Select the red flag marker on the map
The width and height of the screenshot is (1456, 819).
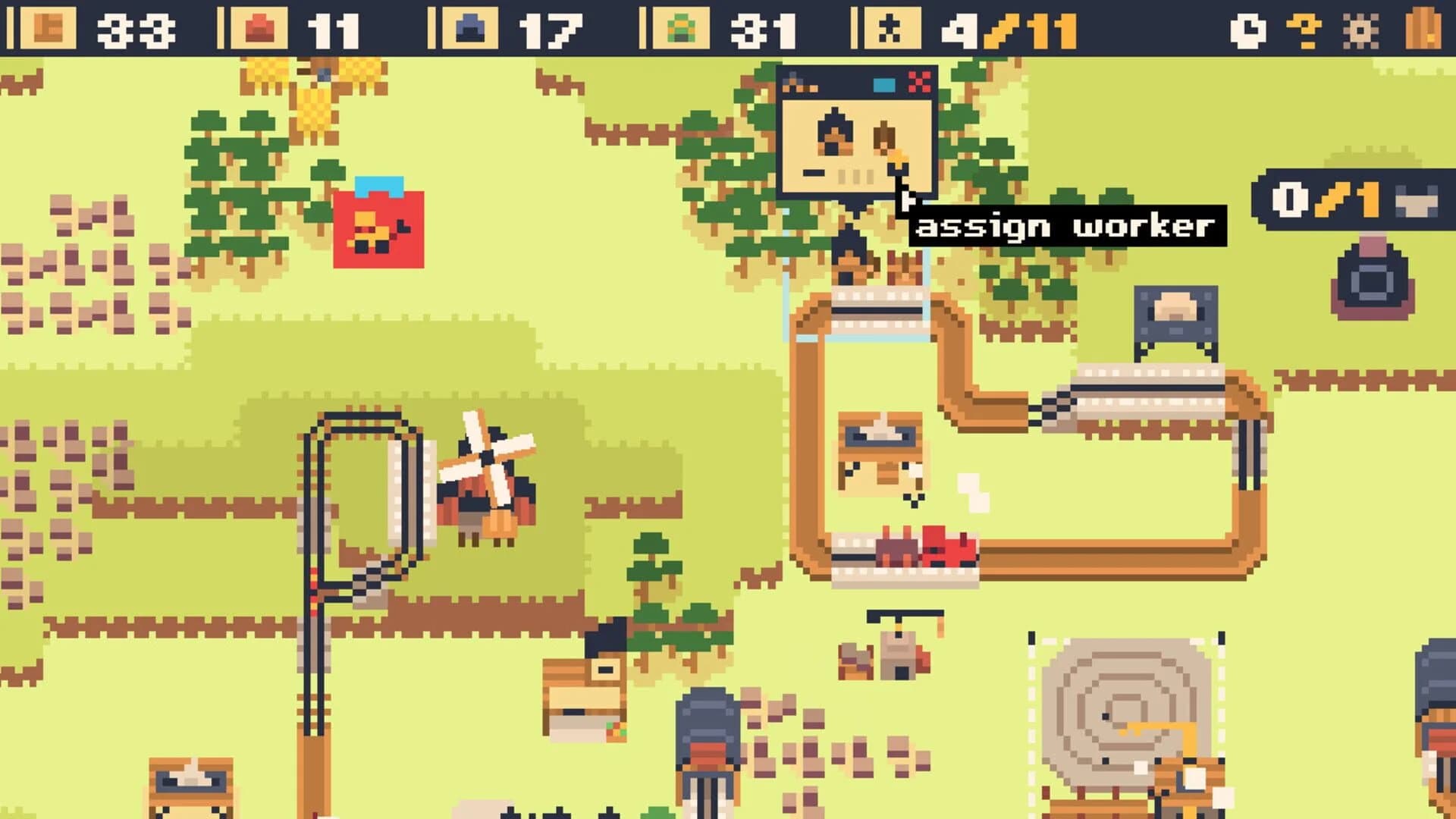[377, 227]
